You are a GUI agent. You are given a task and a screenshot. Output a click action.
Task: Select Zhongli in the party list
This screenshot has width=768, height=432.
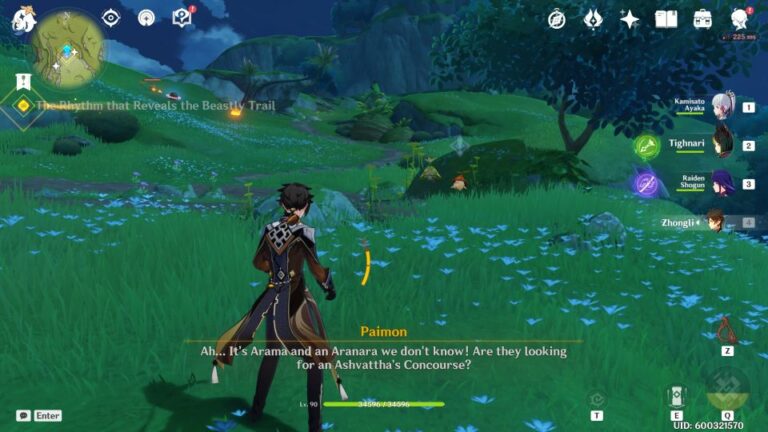click(716, 222)
